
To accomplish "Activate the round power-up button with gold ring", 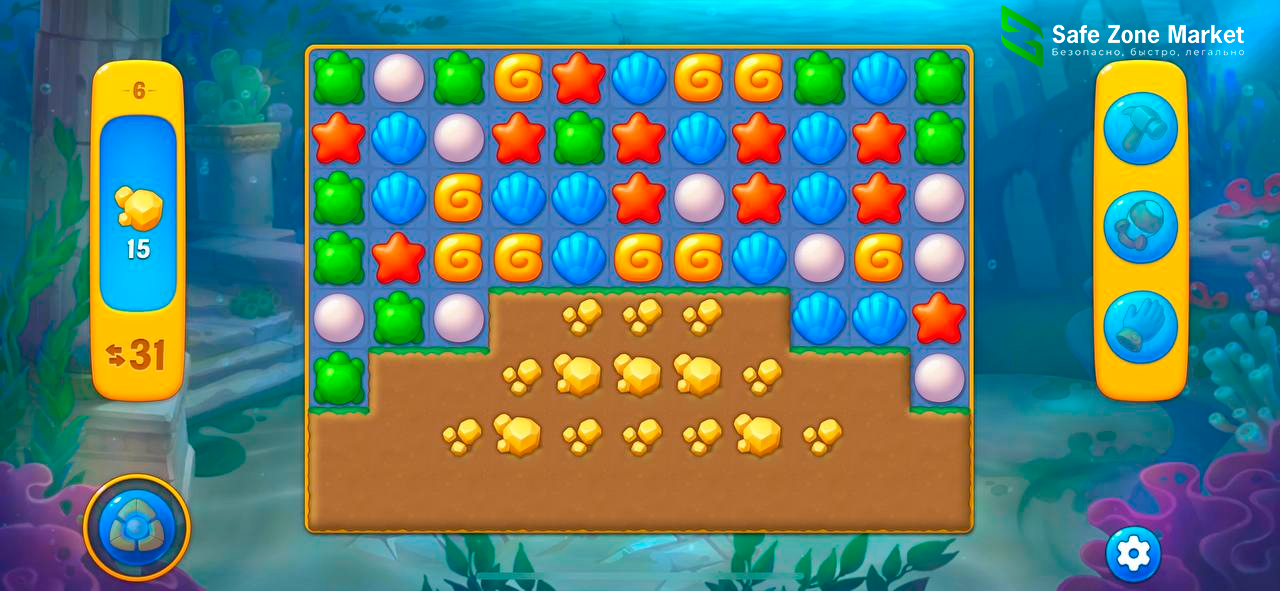I will coord(137,527).
